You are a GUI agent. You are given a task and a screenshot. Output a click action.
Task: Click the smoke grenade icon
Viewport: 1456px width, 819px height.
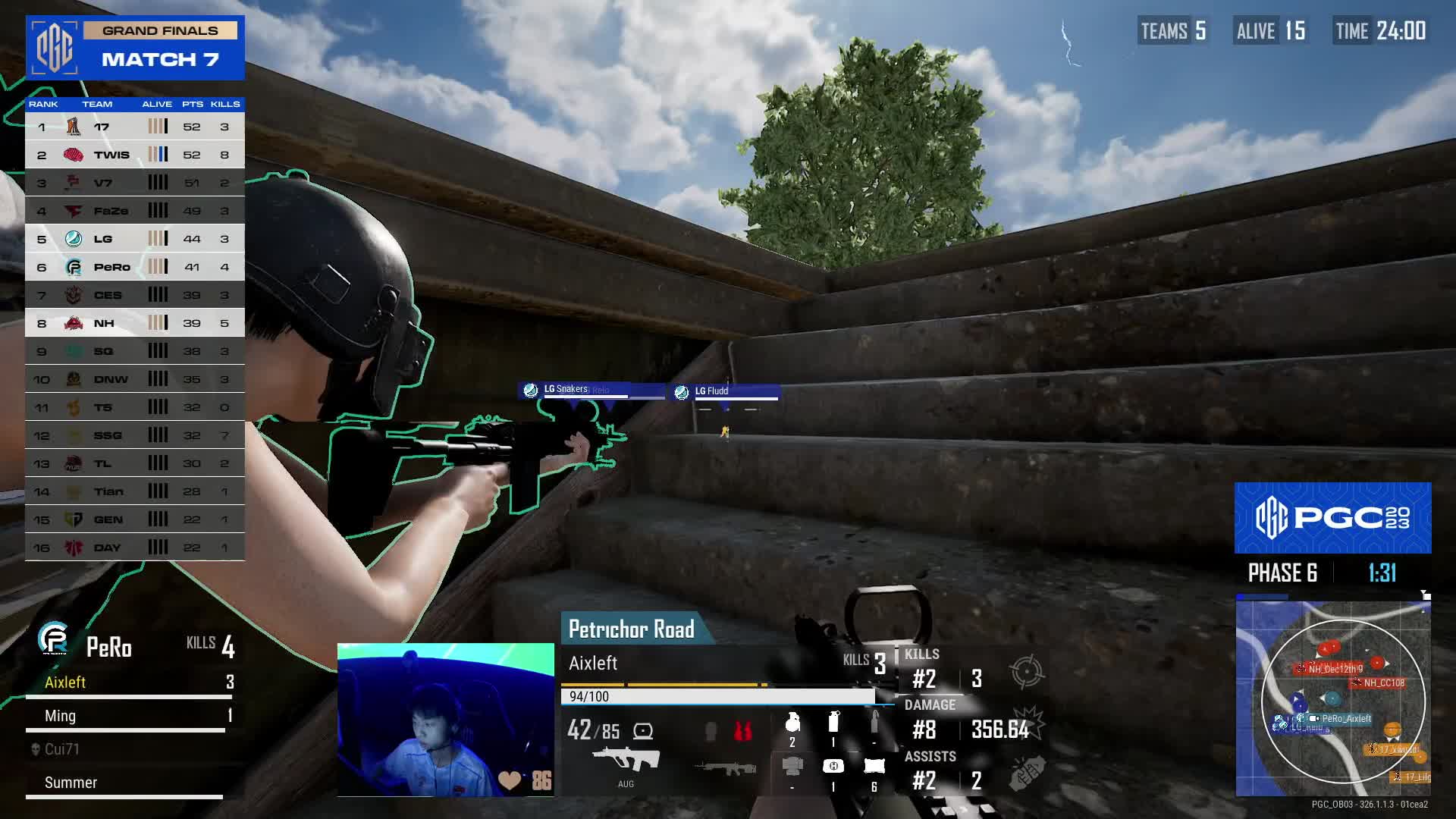[x=833, y=721]
